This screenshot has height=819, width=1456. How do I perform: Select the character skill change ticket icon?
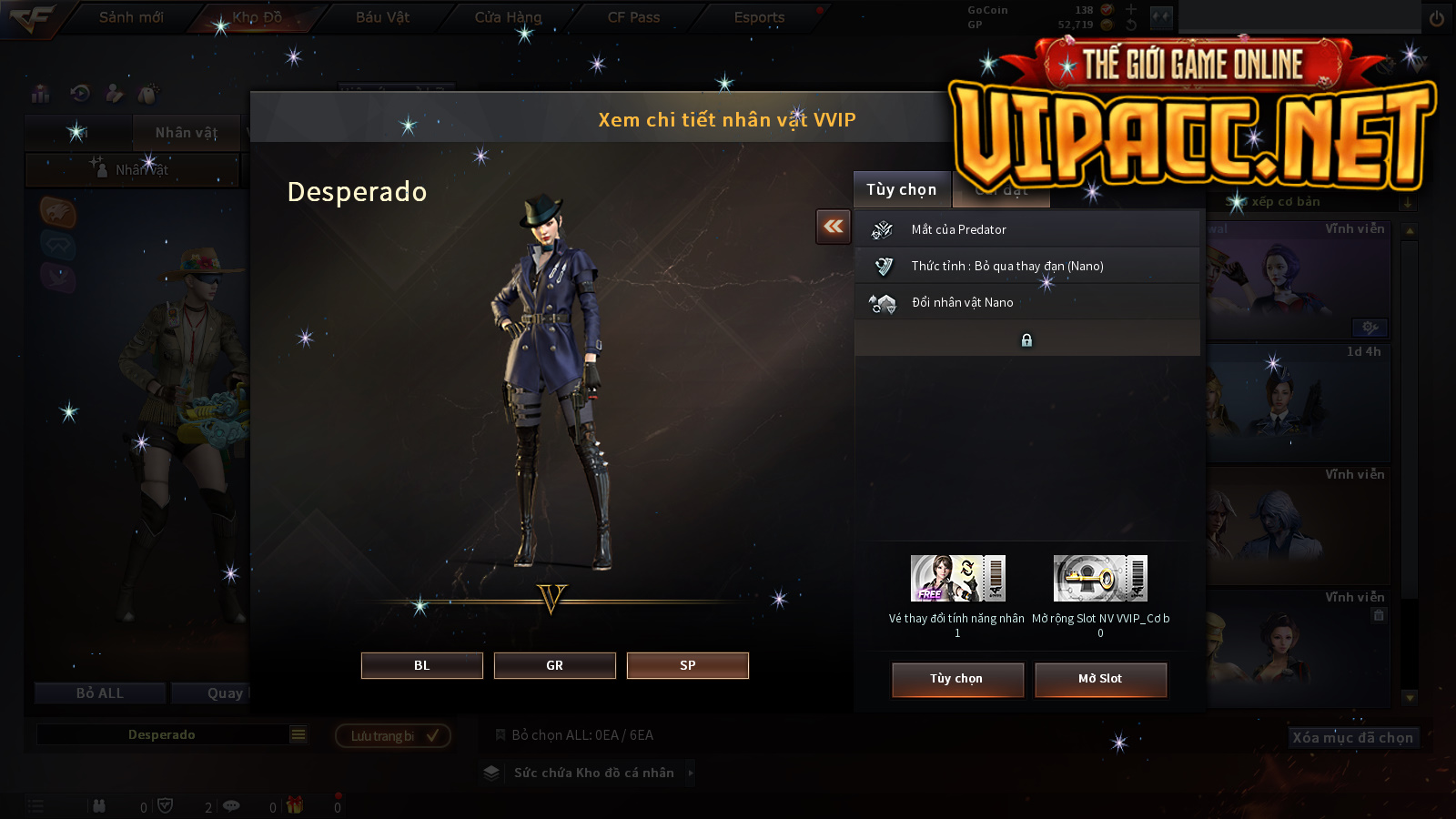(957, 579)
